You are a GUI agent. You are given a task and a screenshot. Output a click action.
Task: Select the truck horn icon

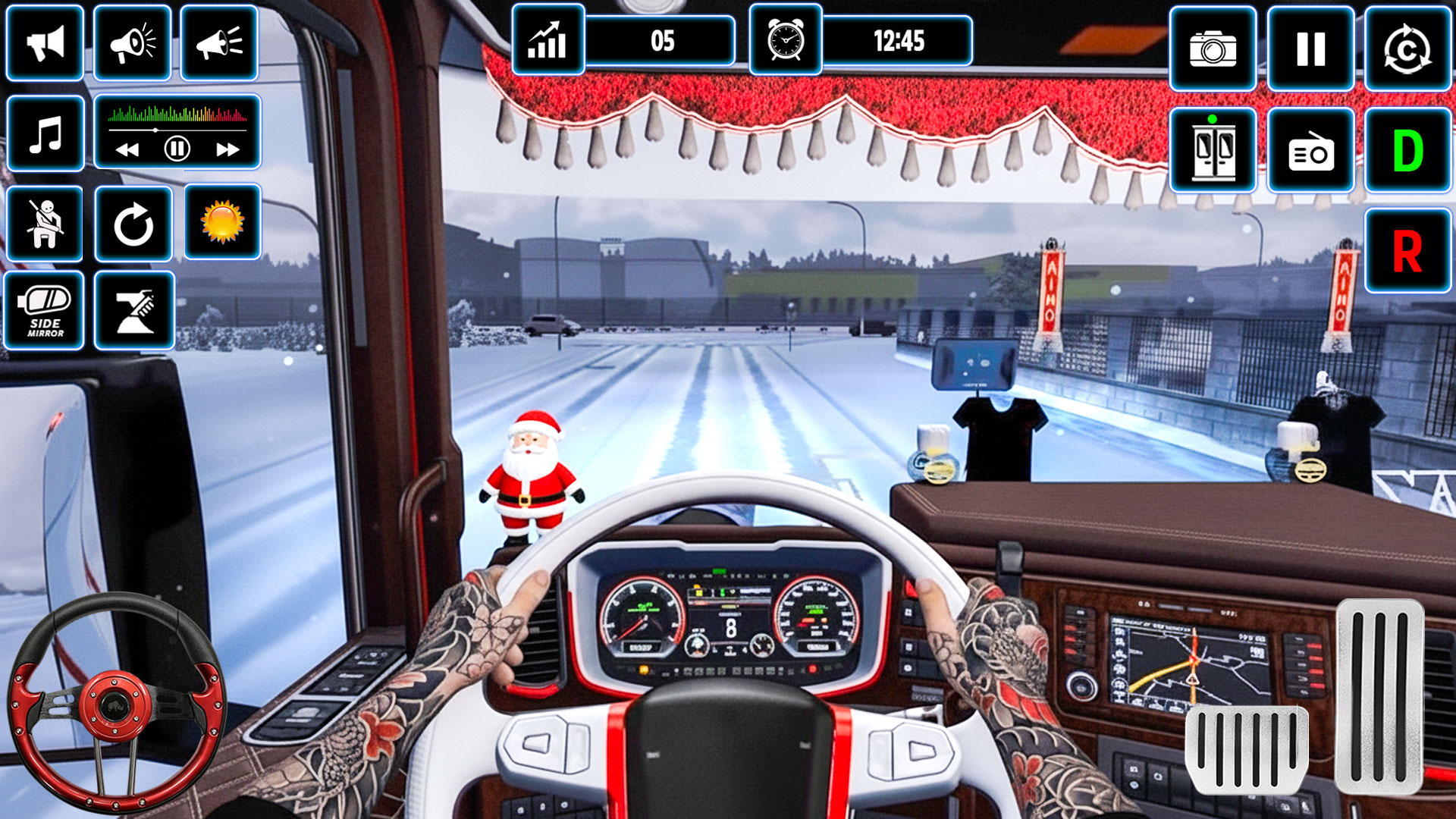coord(45,42)
